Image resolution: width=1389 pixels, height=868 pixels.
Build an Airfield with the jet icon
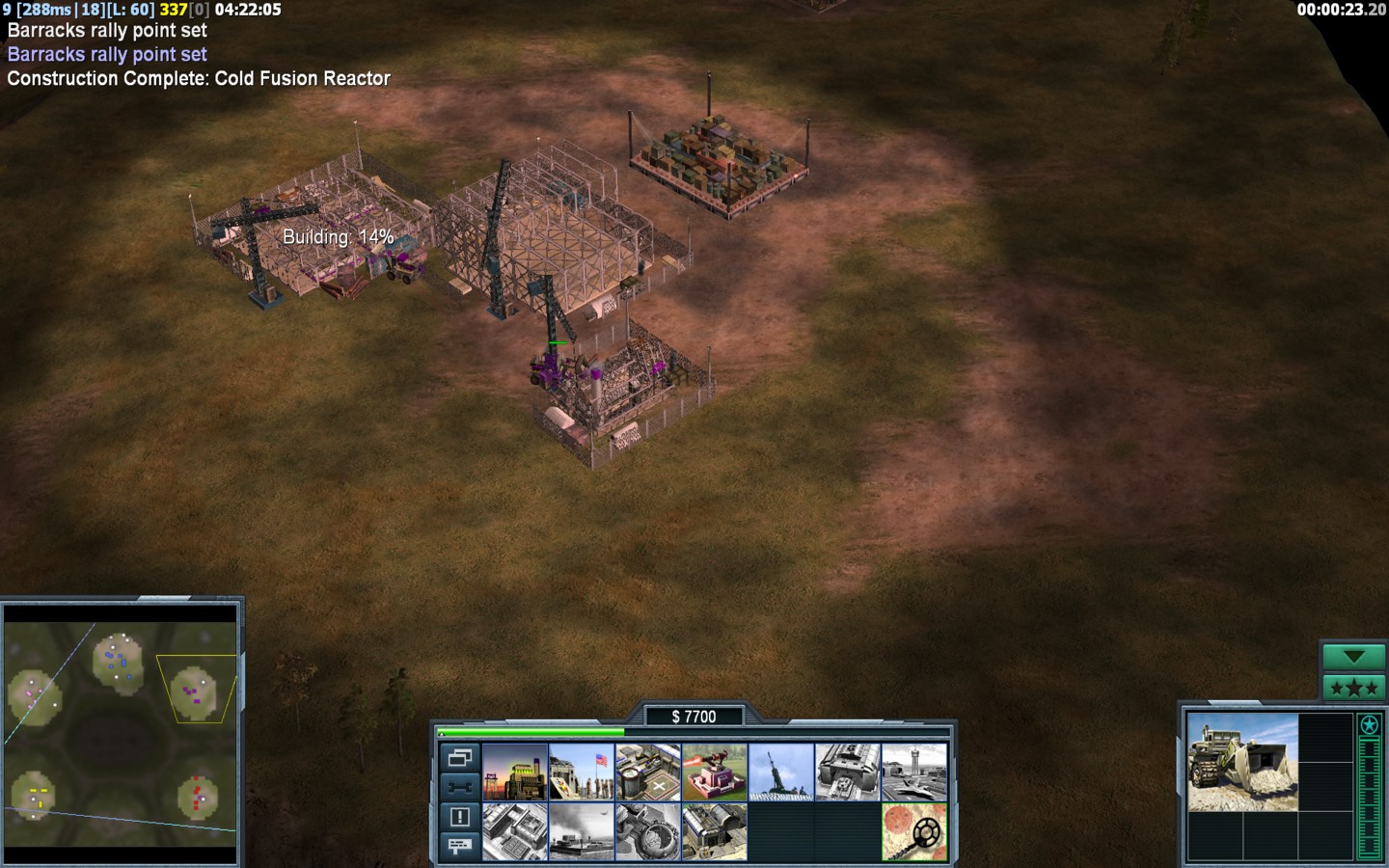[x=914, y=772]
